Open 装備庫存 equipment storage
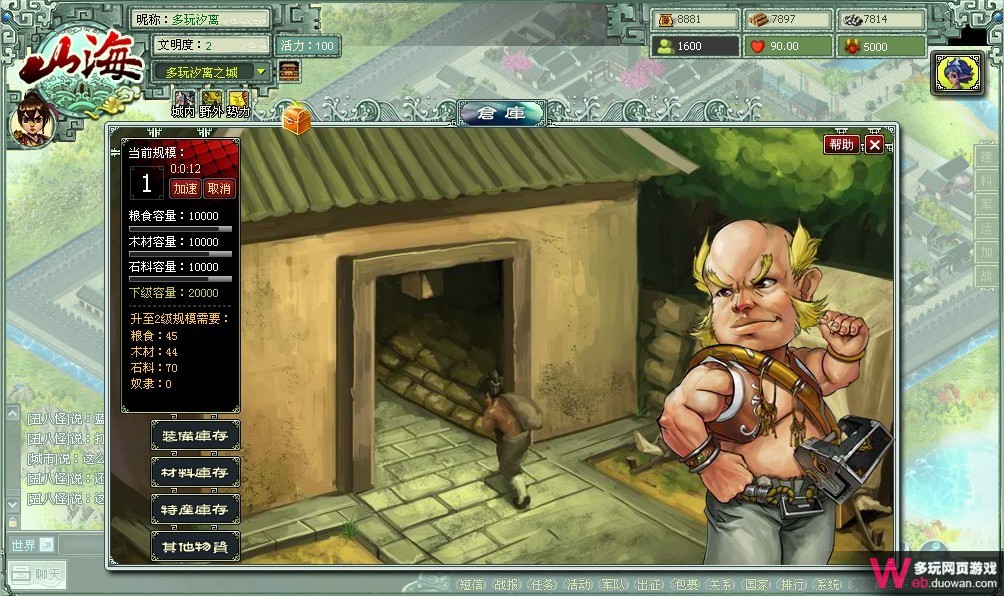 pyautogui.click(x=196, y=435)
